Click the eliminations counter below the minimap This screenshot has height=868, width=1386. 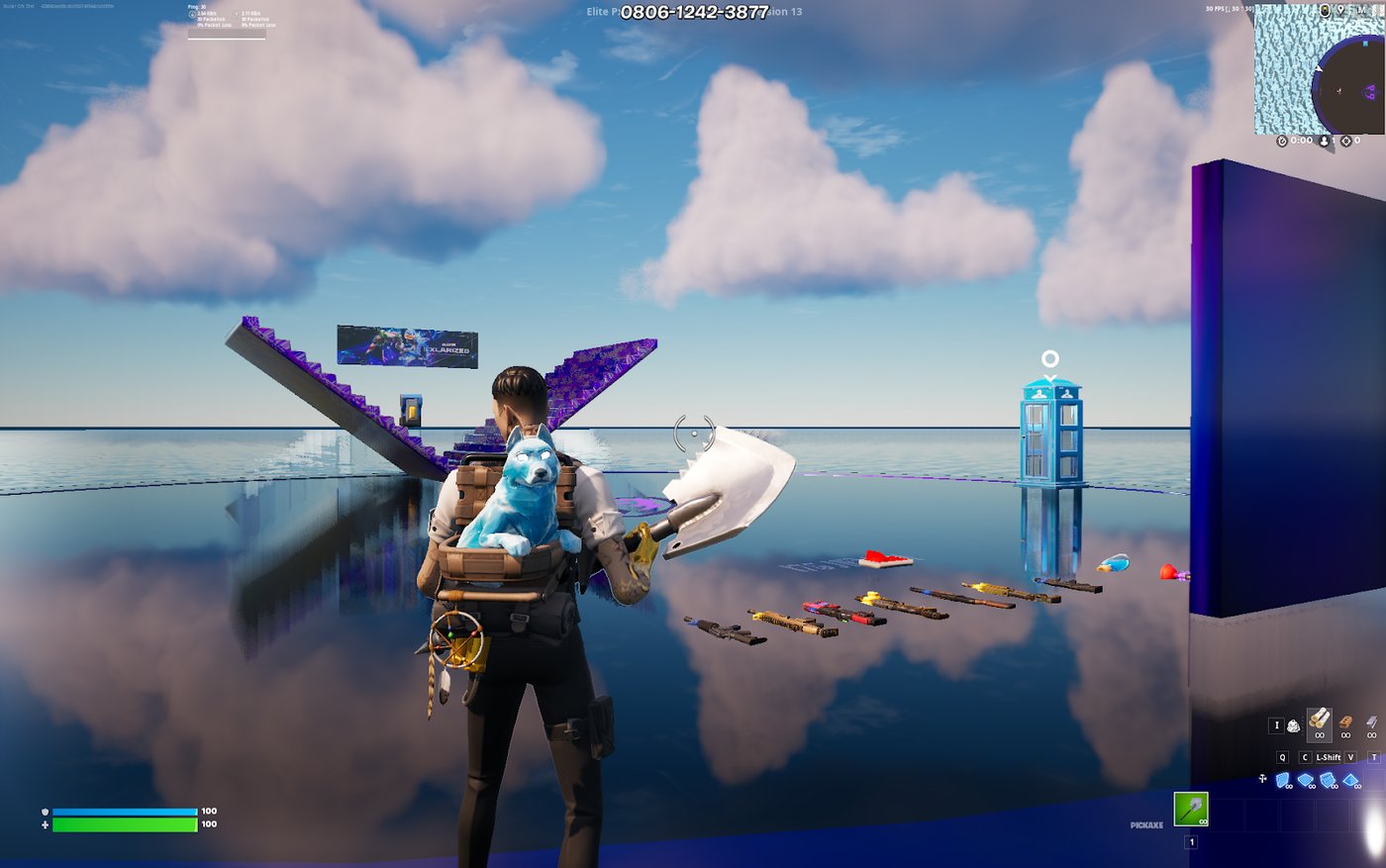click(1349, 141)
